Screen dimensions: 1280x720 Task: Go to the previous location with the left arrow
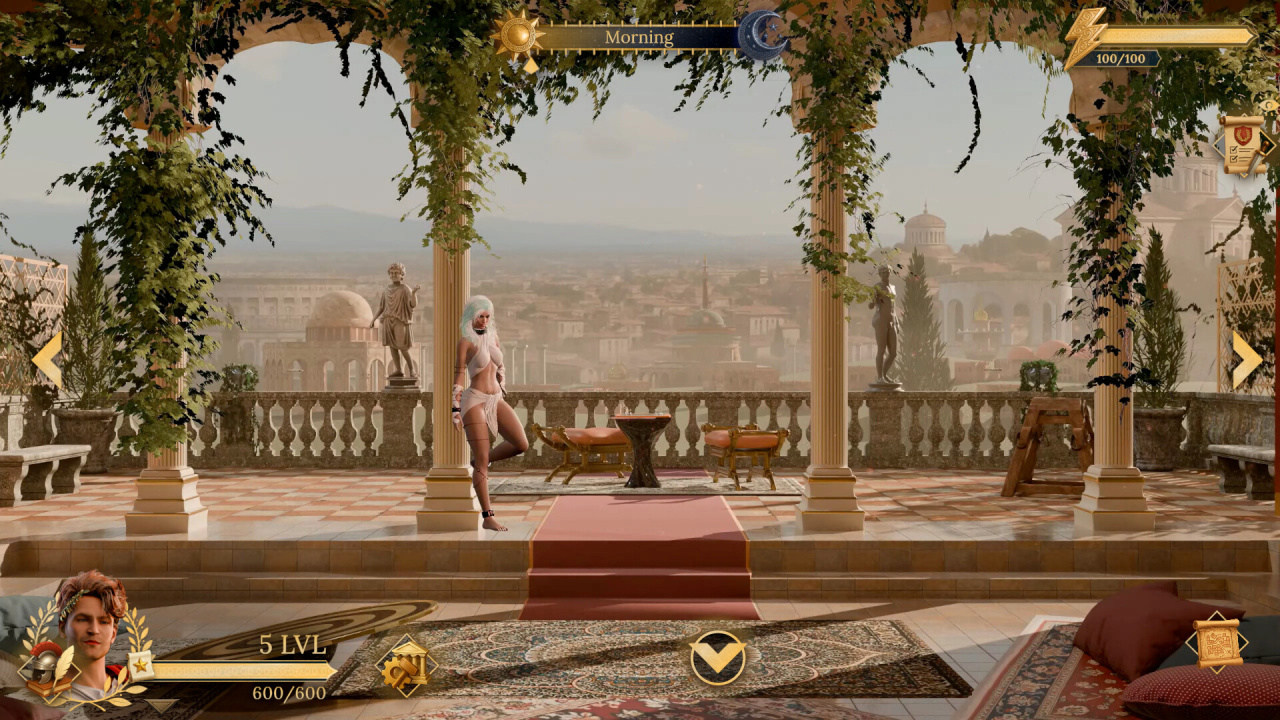47,360
